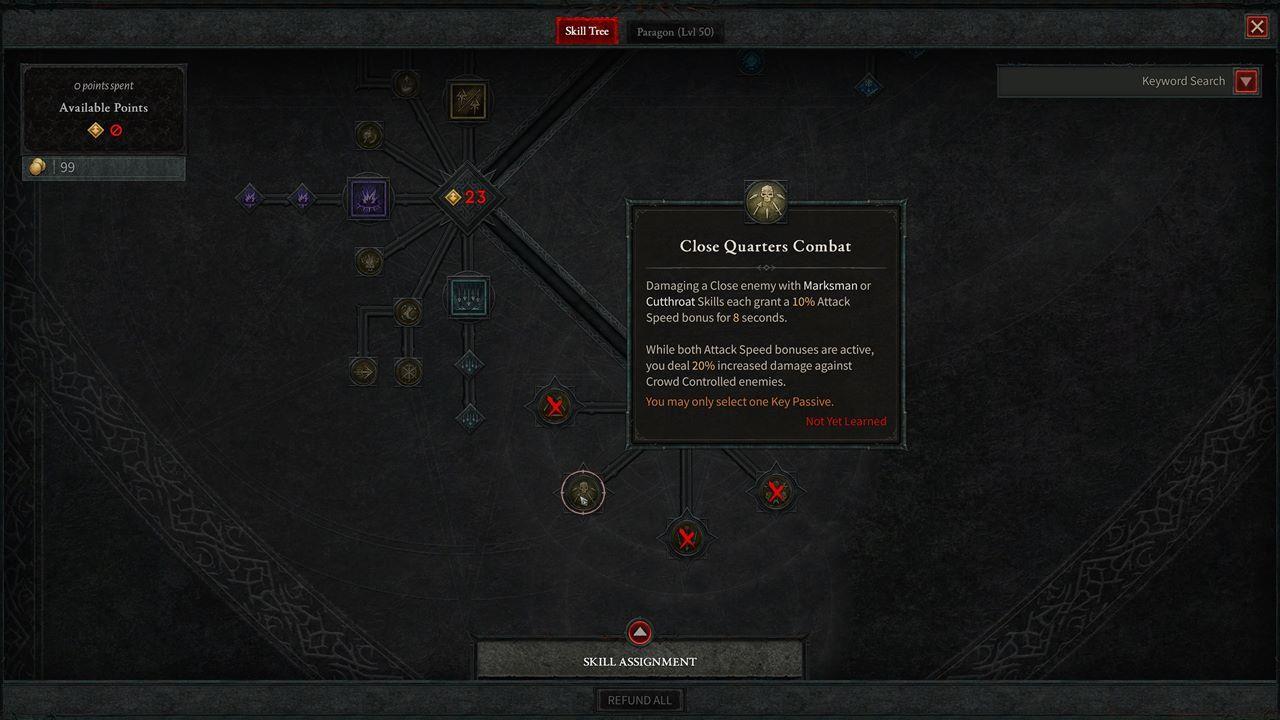The width and height of the screenshot is (1280, 720).
Task: Switch to the Paragon tab
Action: [x=675, y=31]
